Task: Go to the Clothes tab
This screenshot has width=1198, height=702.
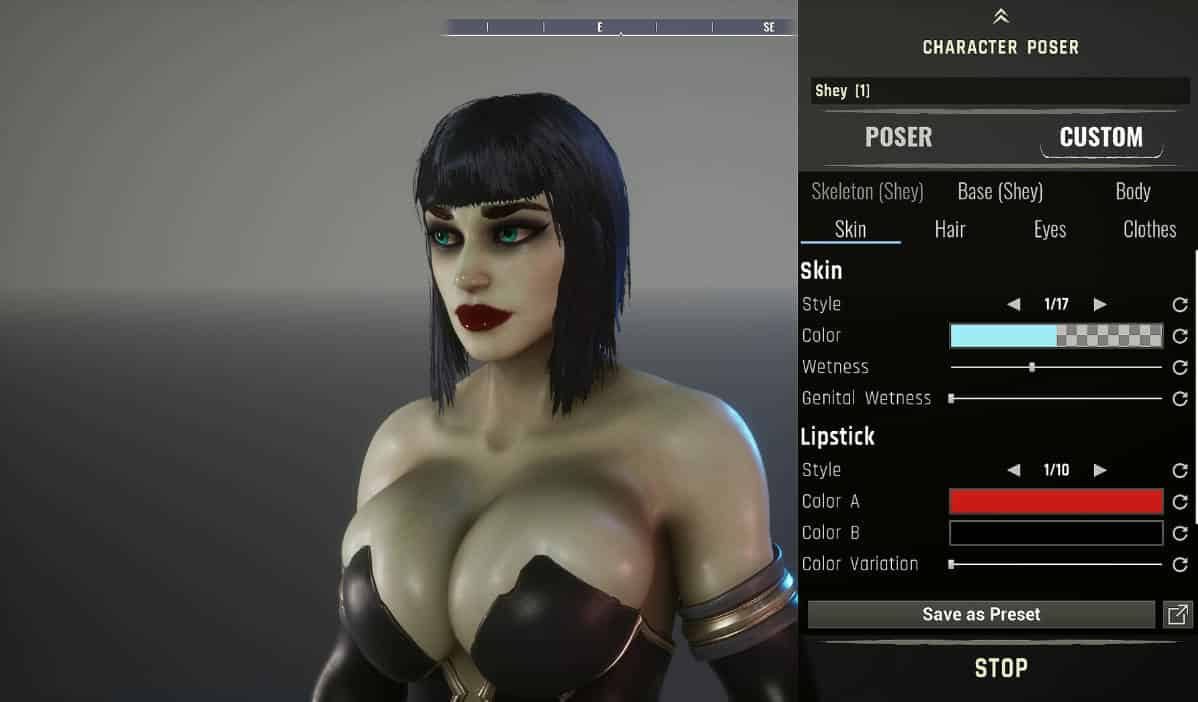Action: (1149, 229)
